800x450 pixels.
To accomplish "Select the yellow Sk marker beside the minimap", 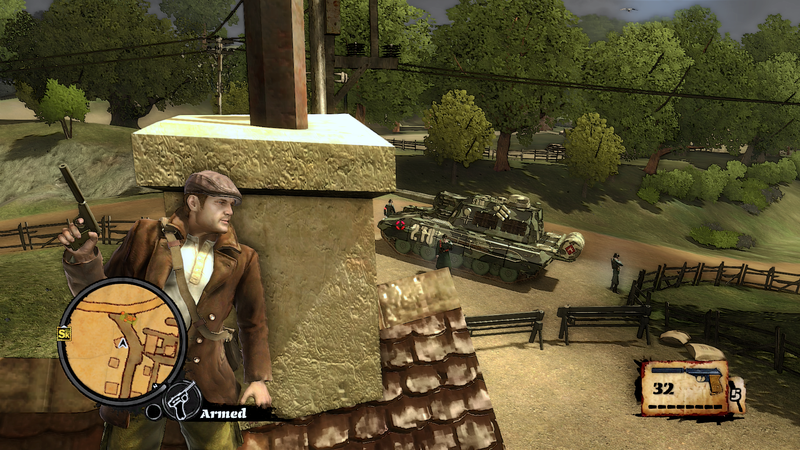I will 65,333.
